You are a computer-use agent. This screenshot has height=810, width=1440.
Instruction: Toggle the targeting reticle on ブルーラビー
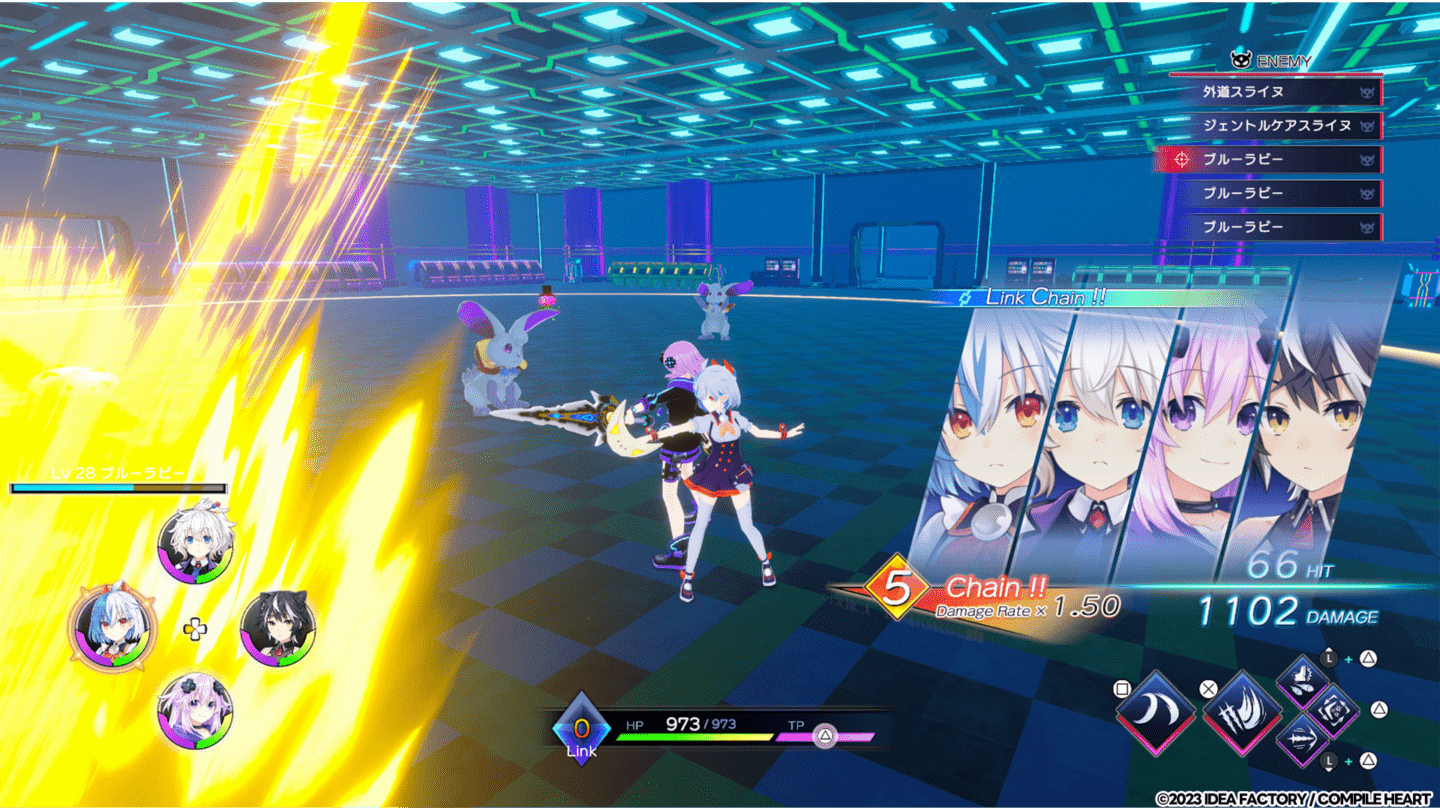pos(1181,159)
